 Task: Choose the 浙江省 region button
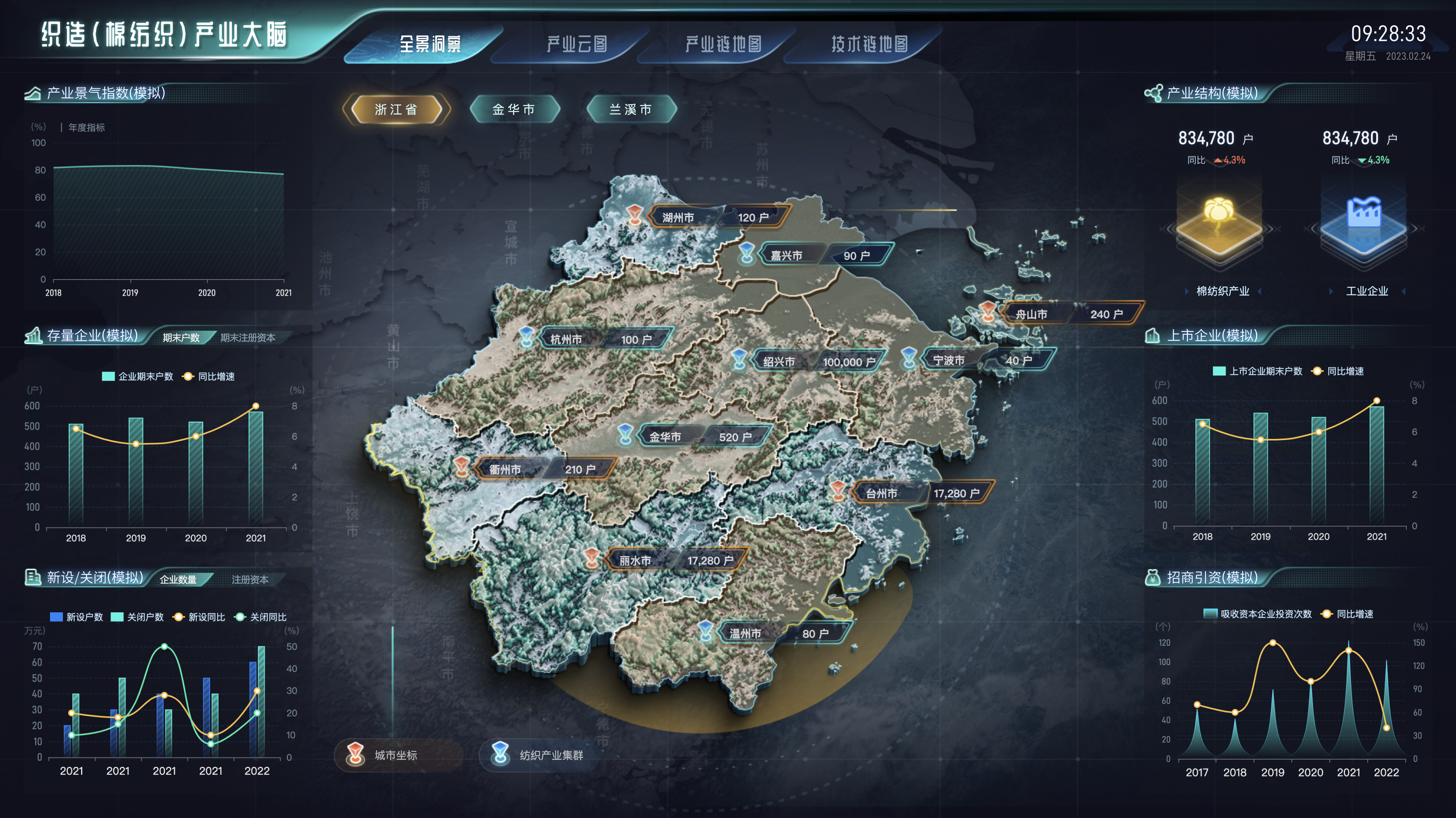[396, 109]
